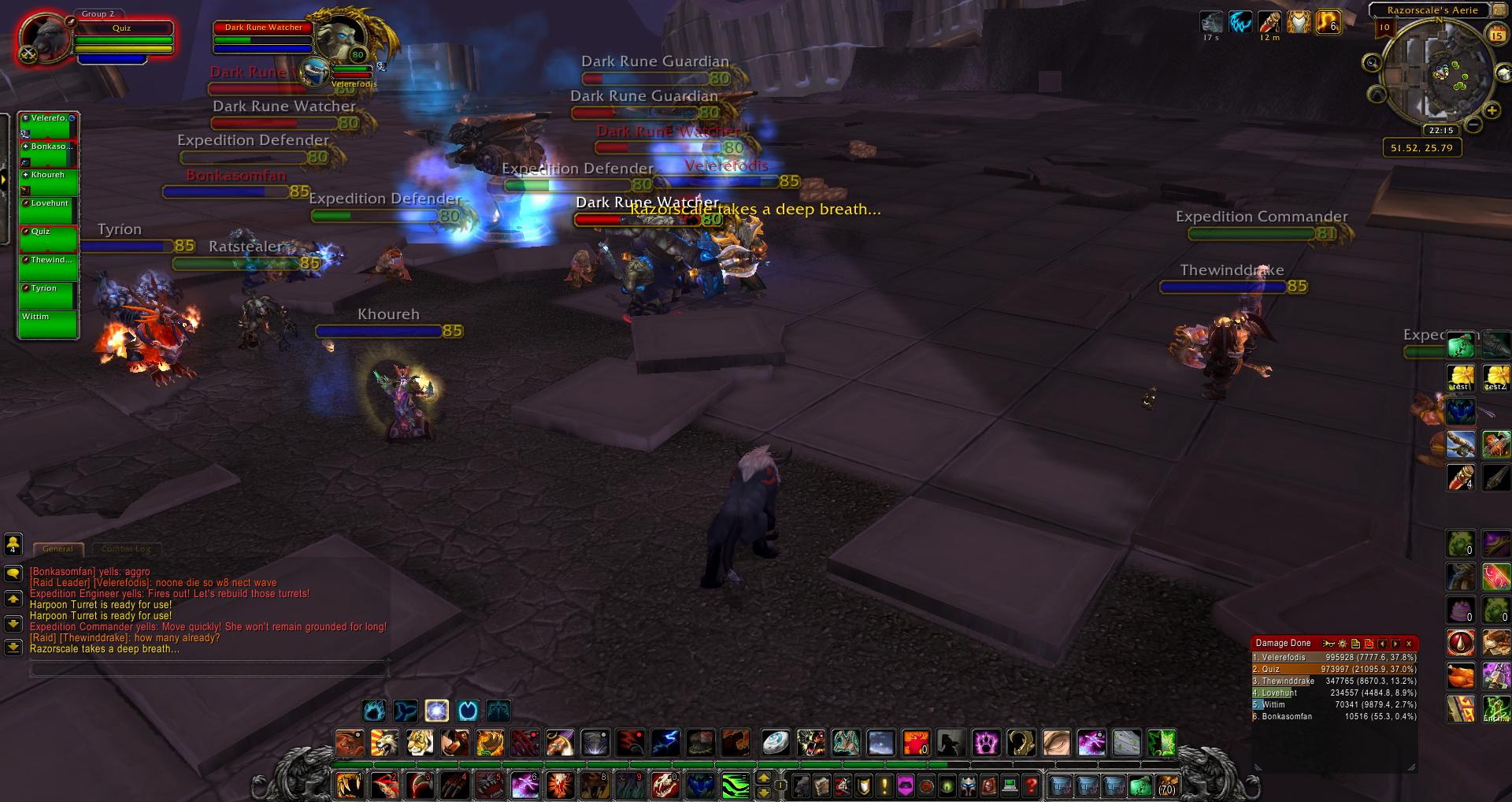
Task: Click the green reputation bar above the action bar
Action: pyautogui.click(x=630, y=763)
